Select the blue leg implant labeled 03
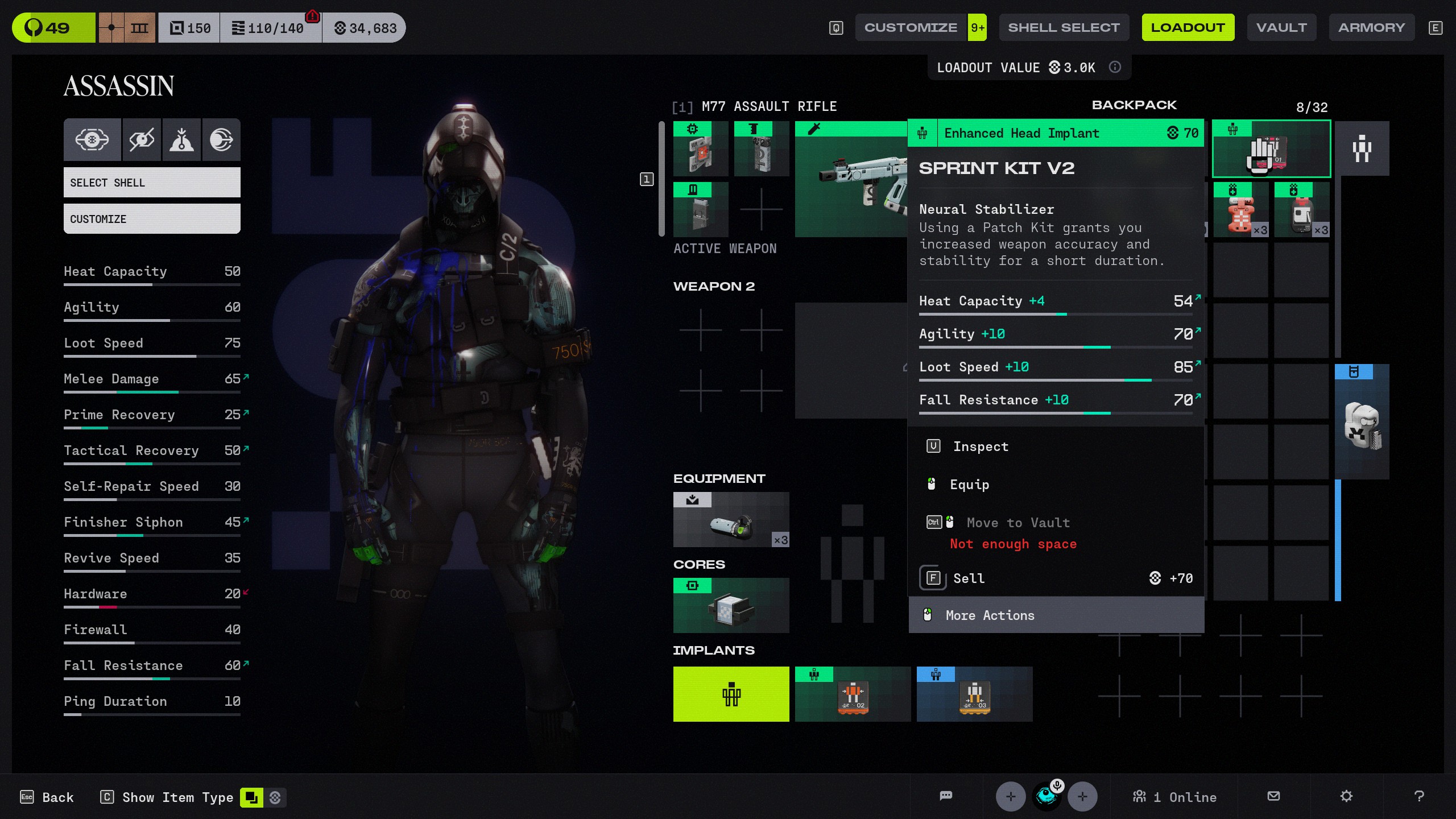Image resolution: width=1456 pixels, height=819 pixels. pos(974,694)
